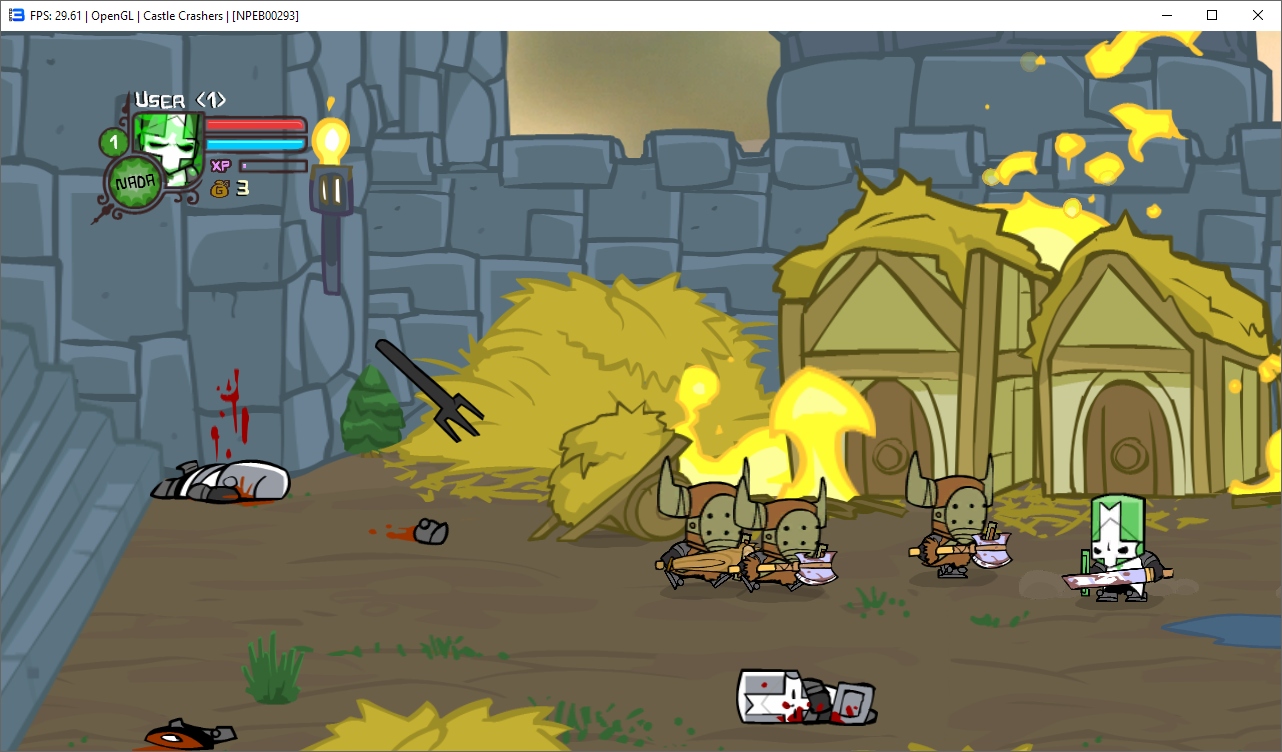The width and height of the screenshot is (1282, 752).
Task: Click the level 1 badge
Action: [113, 142]
